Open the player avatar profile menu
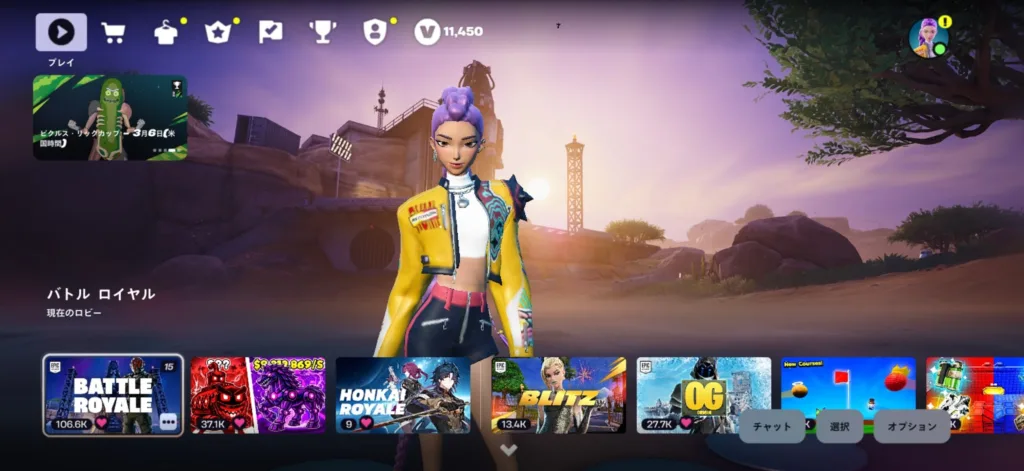The image size is (1024, 471). point(927,37)
